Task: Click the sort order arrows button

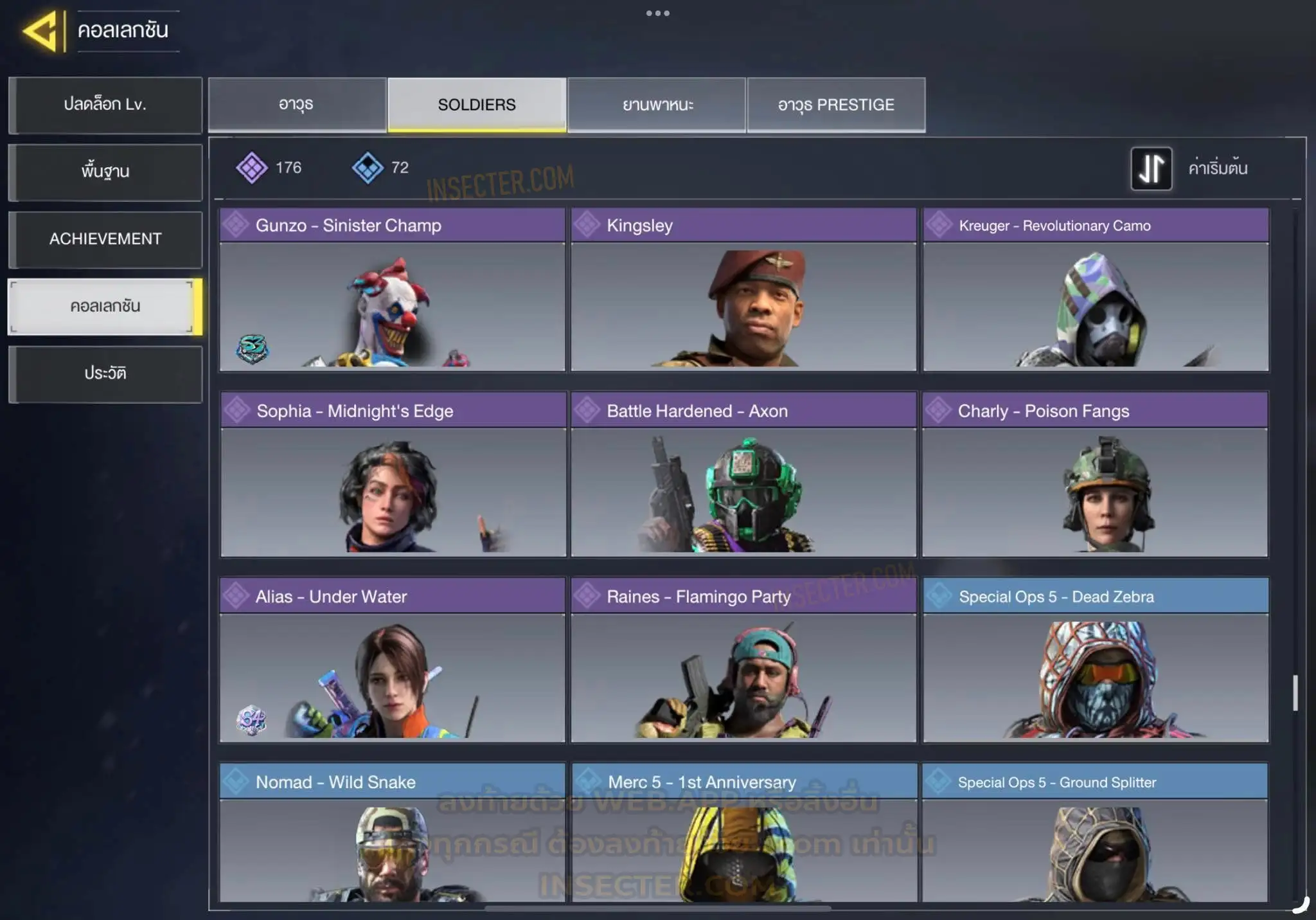Action: tap(1151, 168)
